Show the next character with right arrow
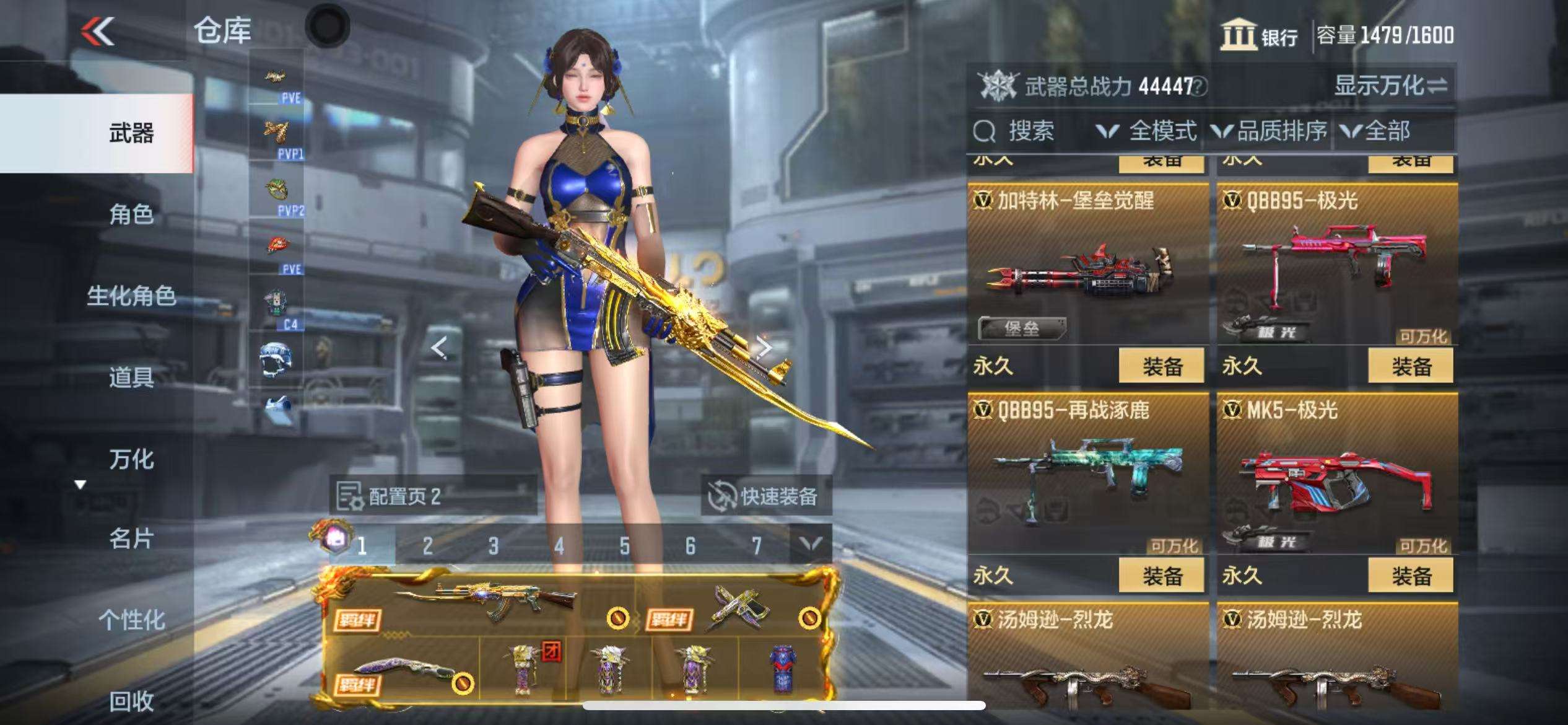This screenshot has height=725, width=1568. click(764, 348)
